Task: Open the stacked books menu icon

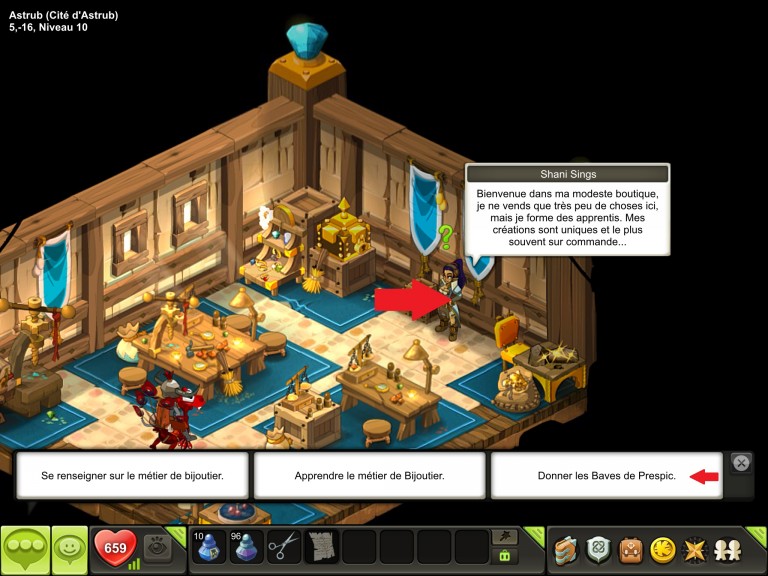Action: [x=566, y=549]
